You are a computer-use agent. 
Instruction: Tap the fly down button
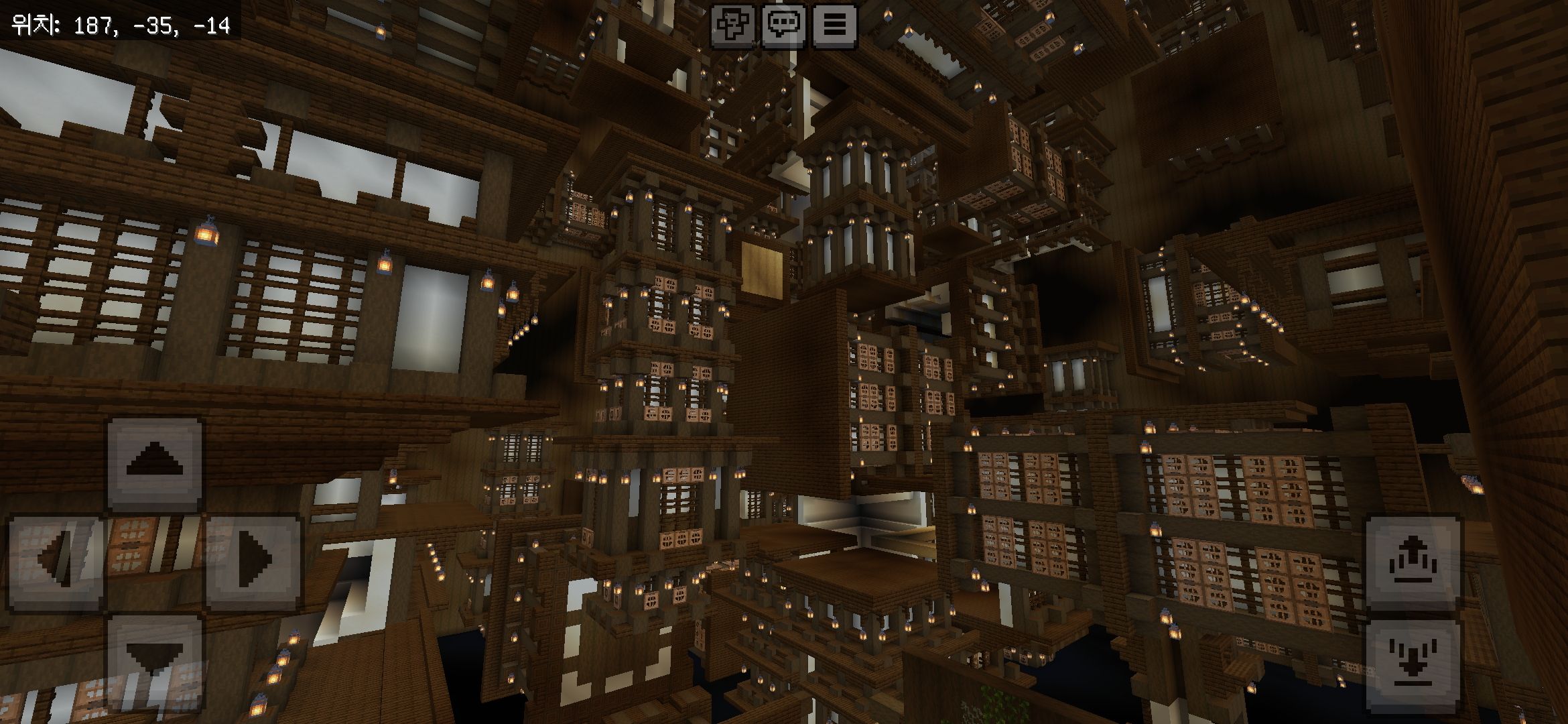pyautogui.click(x=1413, y=666)
